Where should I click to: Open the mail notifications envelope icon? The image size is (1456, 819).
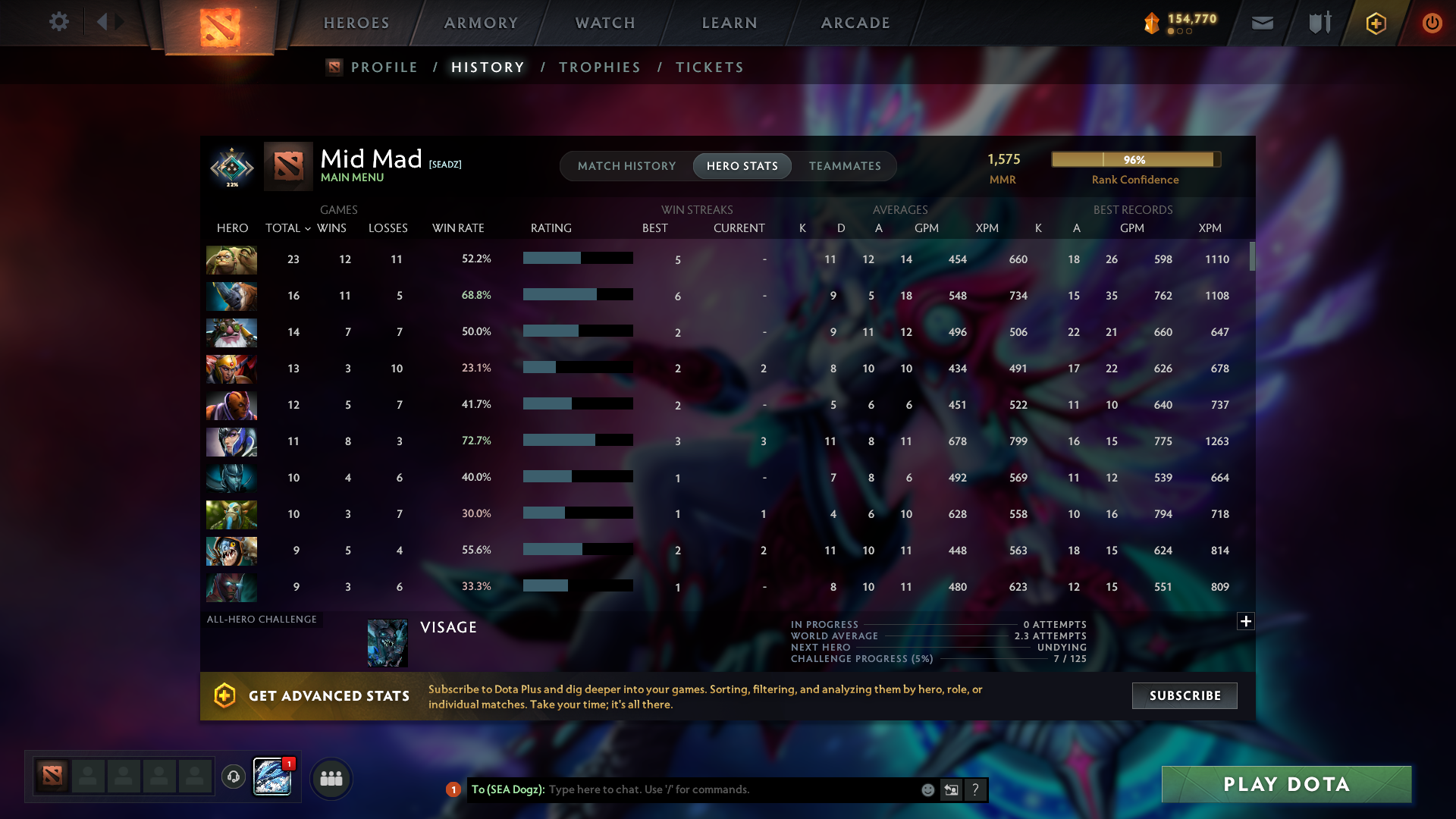pyautogui.click(x=1261, y=23)
